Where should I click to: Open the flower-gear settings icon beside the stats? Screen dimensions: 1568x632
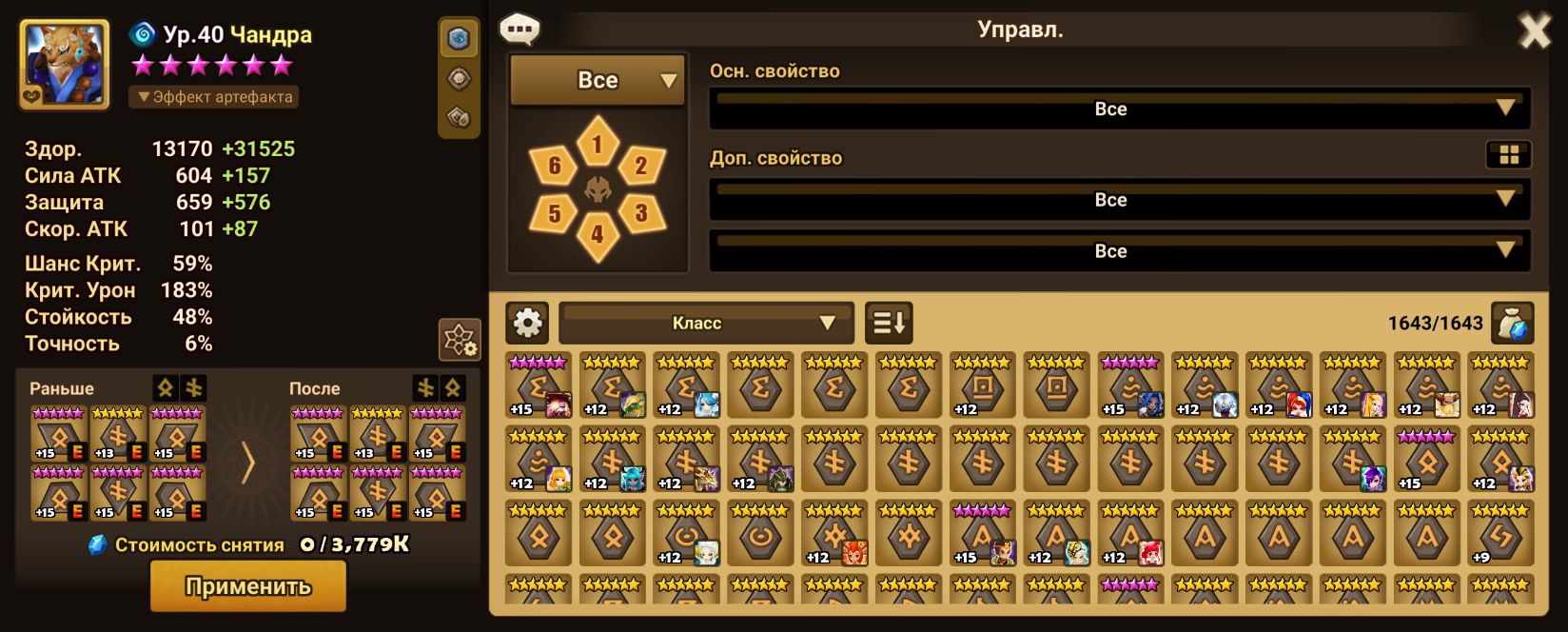(x=459, y=340)
